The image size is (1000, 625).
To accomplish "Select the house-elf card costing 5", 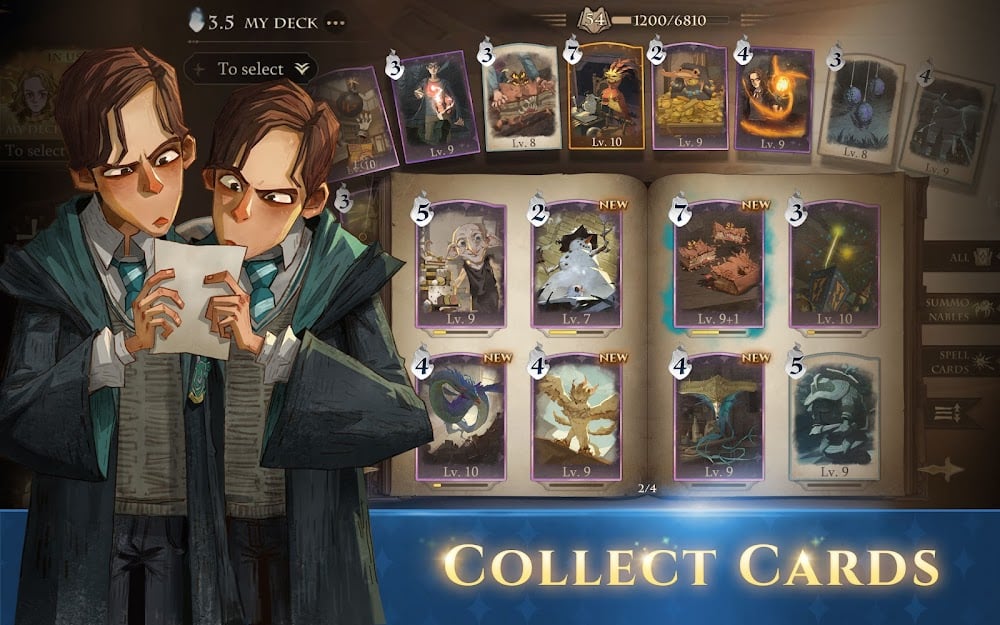I will 462,265.
